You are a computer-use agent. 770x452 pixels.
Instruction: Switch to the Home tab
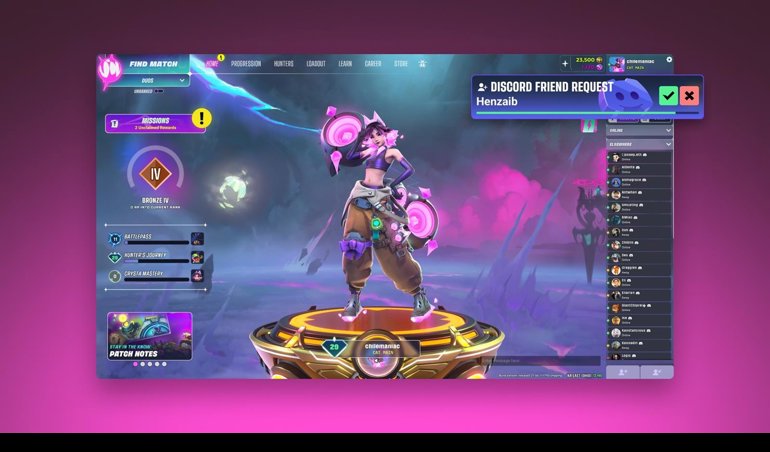pos(212,64)
